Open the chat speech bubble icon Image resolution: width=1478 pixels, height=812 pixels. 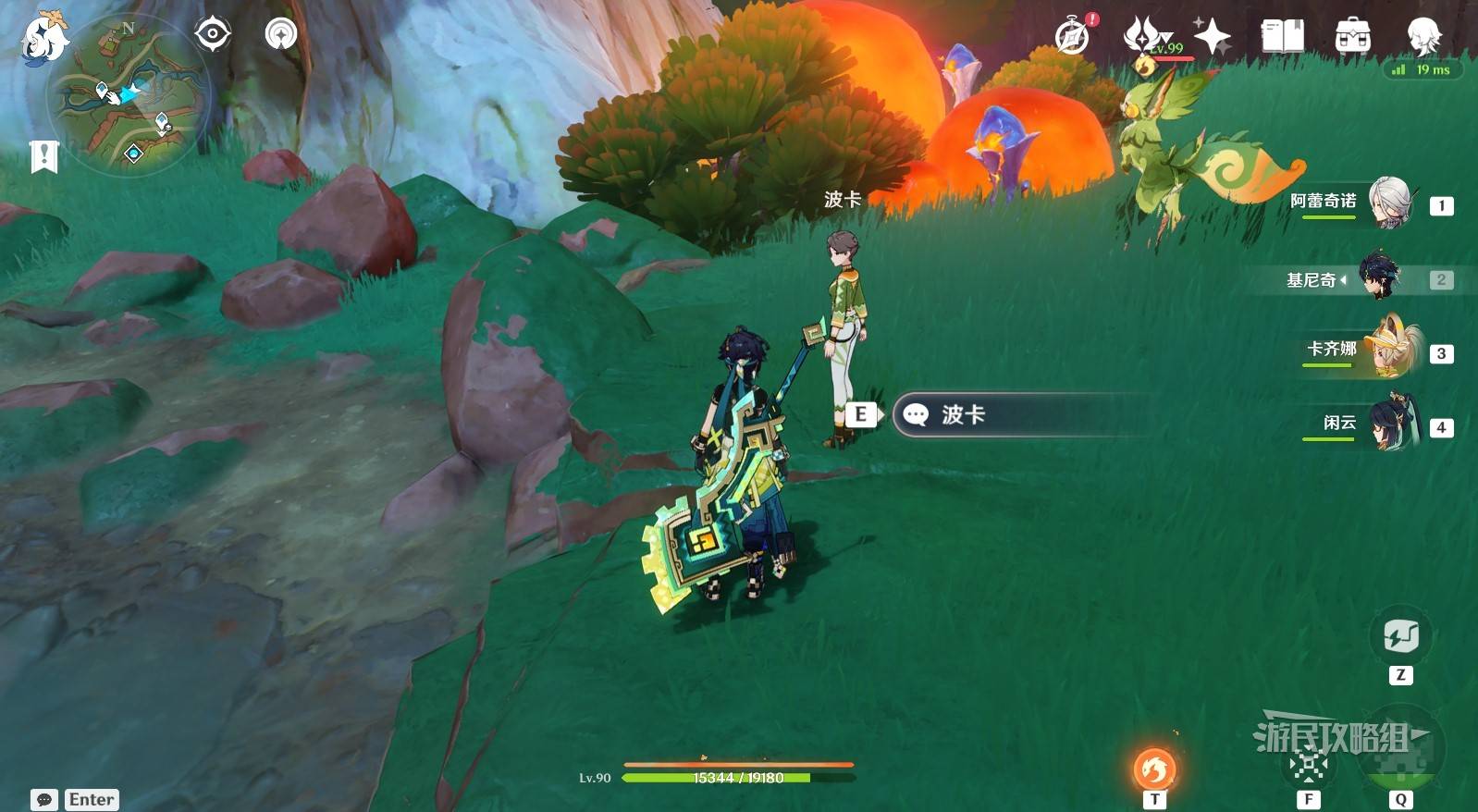click(x=43, y=800)
